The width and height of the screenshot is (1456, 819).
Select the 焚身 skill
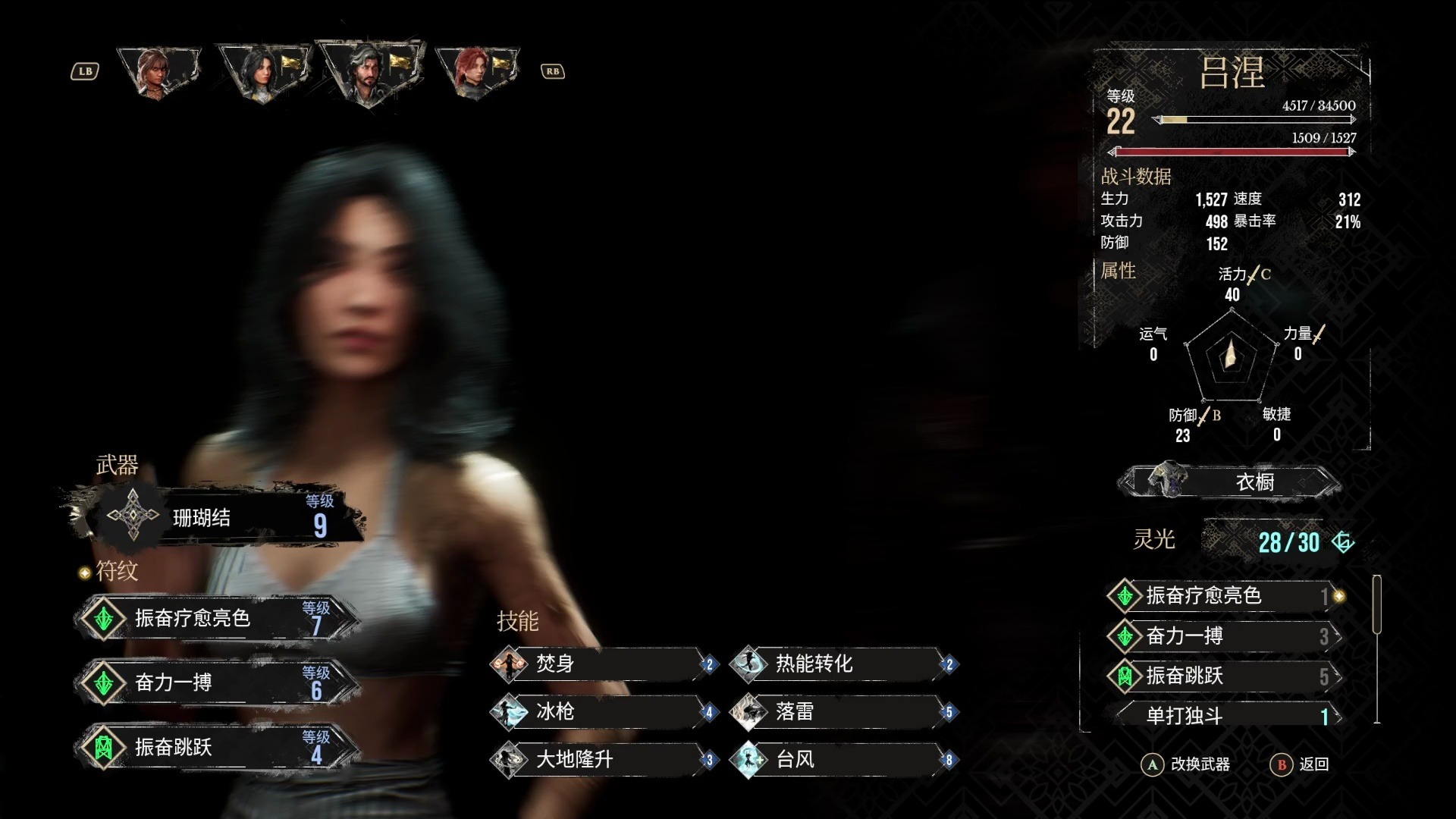coord(604,664)
